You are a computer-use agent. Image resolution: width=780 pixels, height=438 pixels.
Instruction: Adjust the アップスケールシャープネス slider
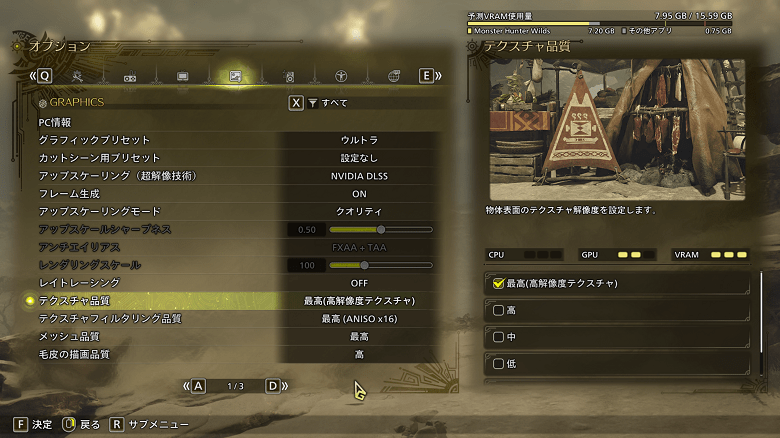pos(380,229)
